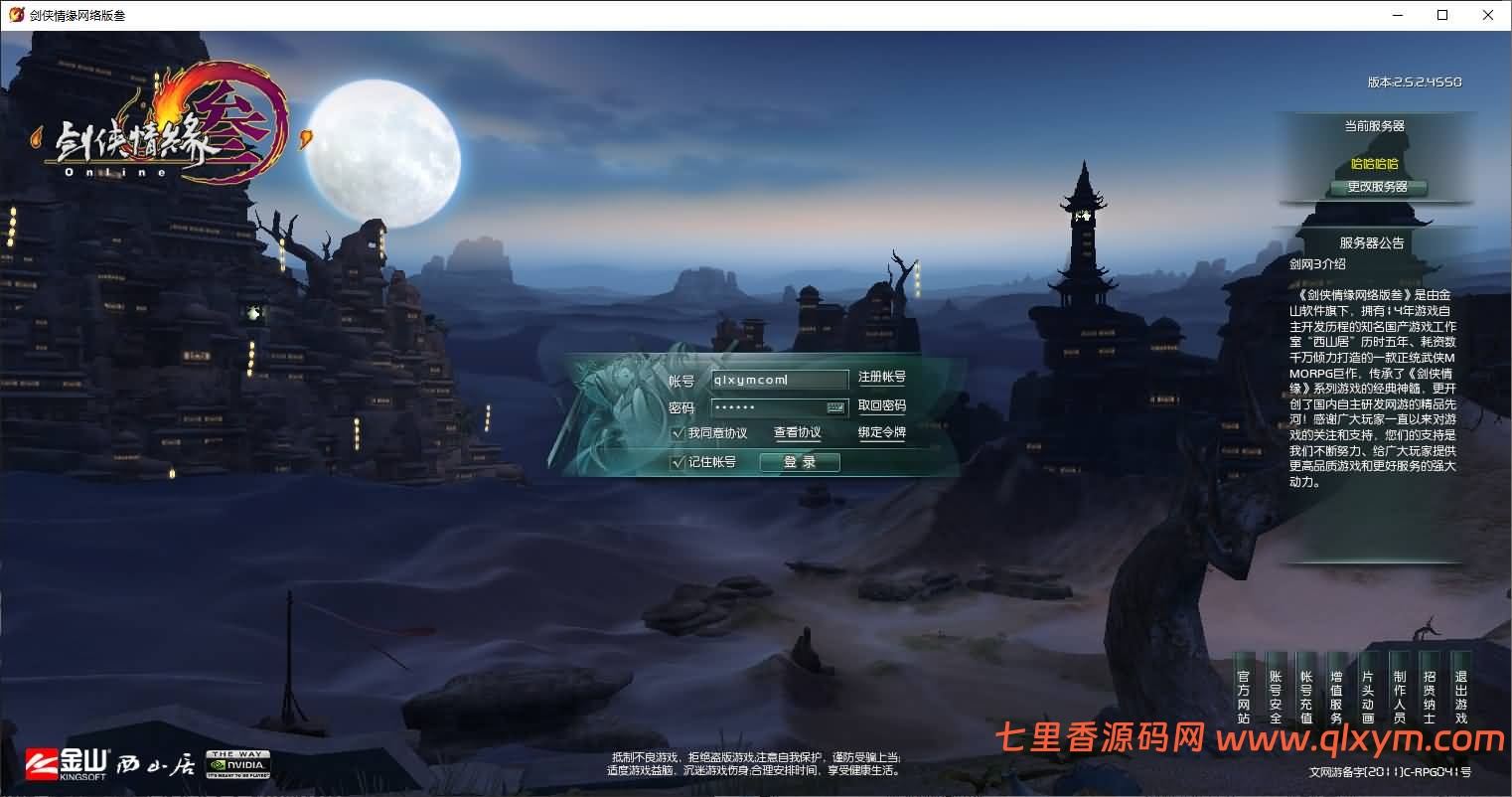Click the 更改服务器 change server button

click(x=1379, y=189)
